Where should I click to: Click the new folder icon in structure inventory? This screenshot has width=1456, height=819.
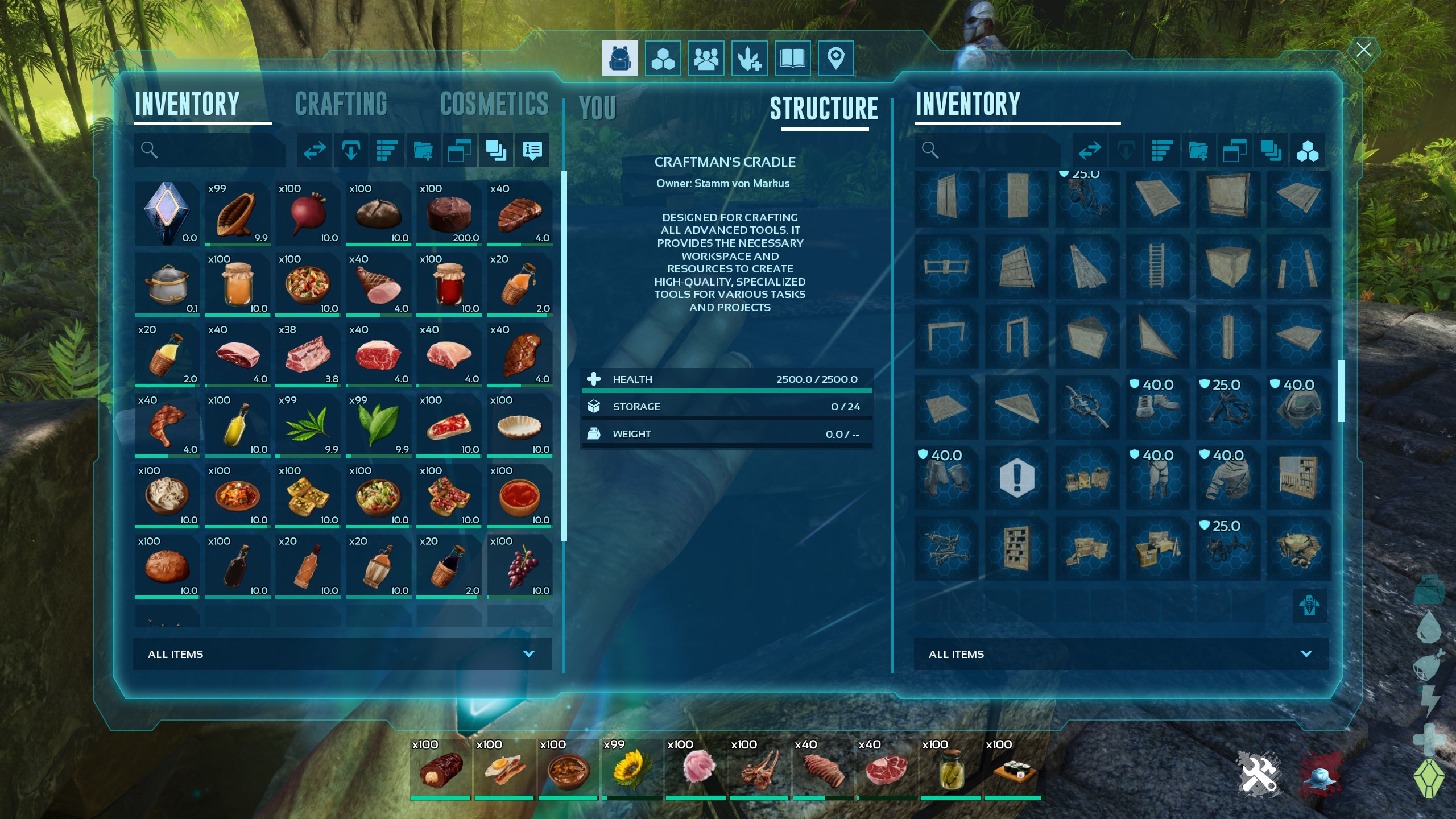(x=1198, y=150)
